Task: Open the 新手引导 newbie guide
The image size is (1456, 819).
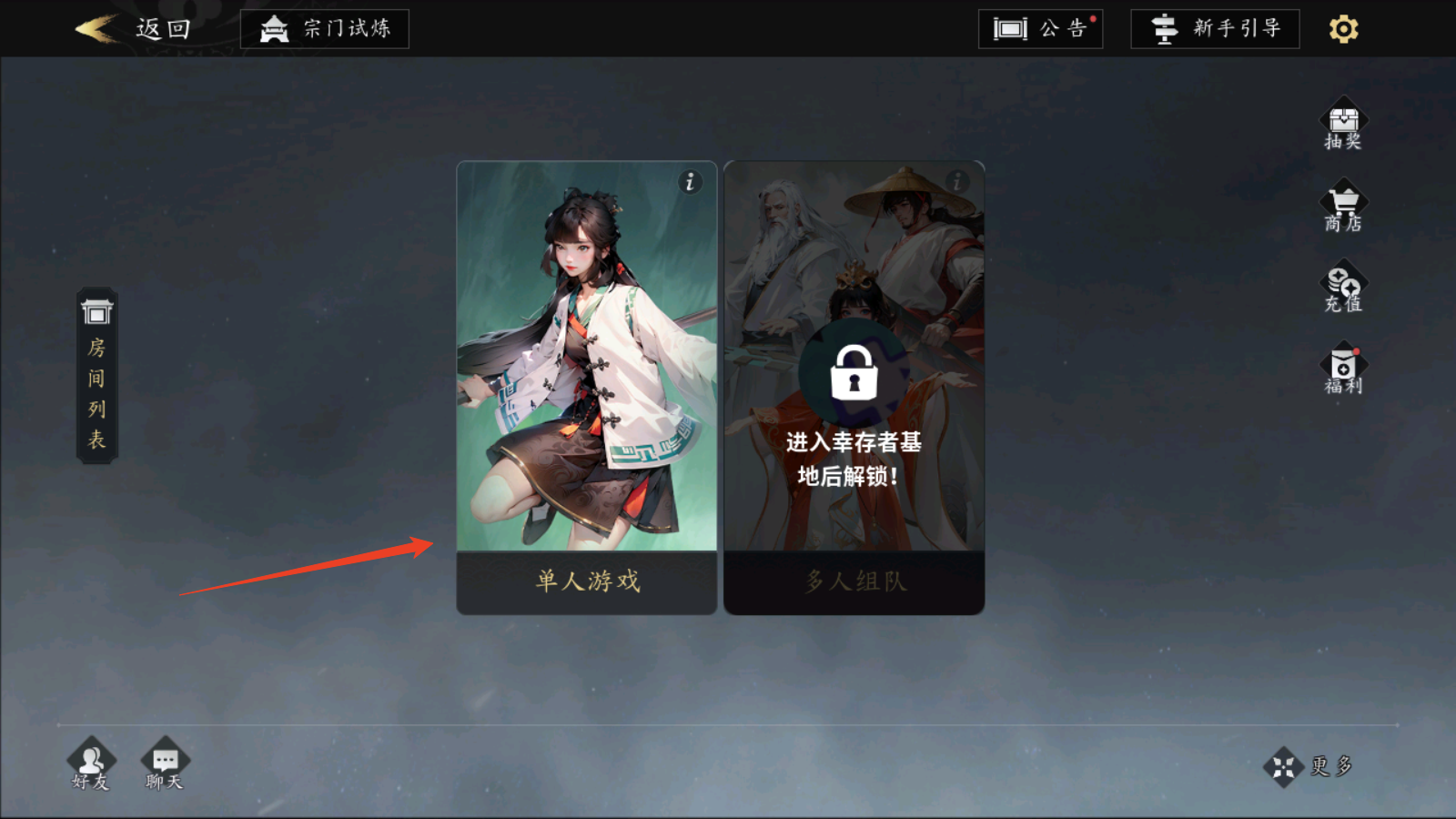Action: pyautogui.click(x=1215, y=28)
